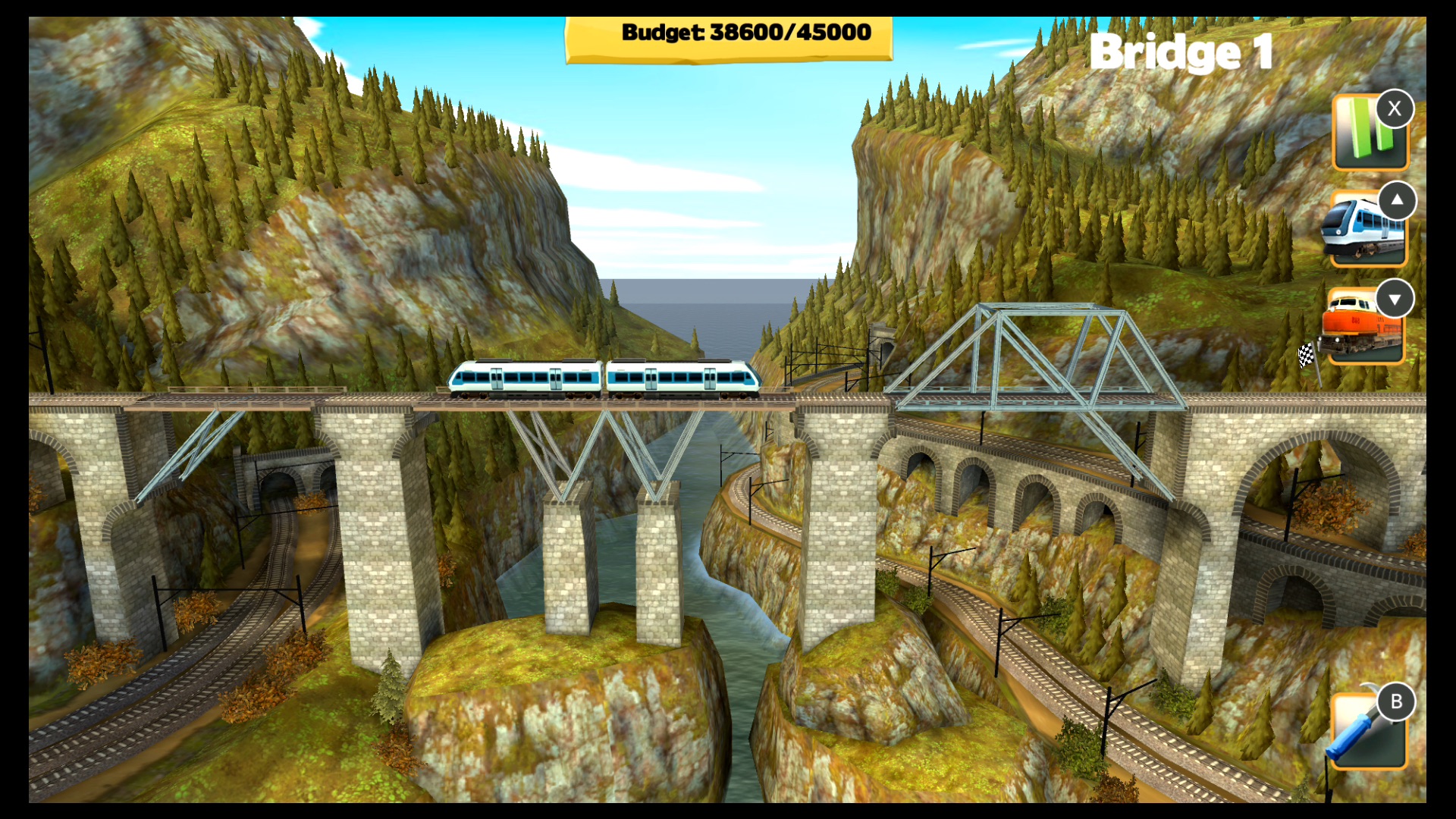This screenshot has height=819, width=1456.
Task: Toggle the up-arrow badge on commuter train
Action: point(1398,201)
